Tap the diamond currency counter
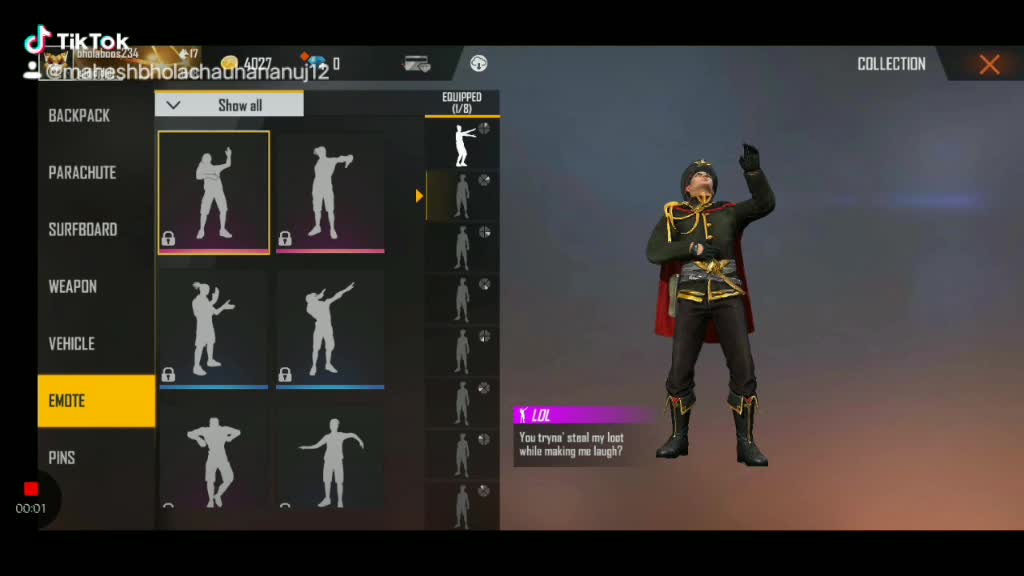The image size is (1024, 576). pos(322,64)
